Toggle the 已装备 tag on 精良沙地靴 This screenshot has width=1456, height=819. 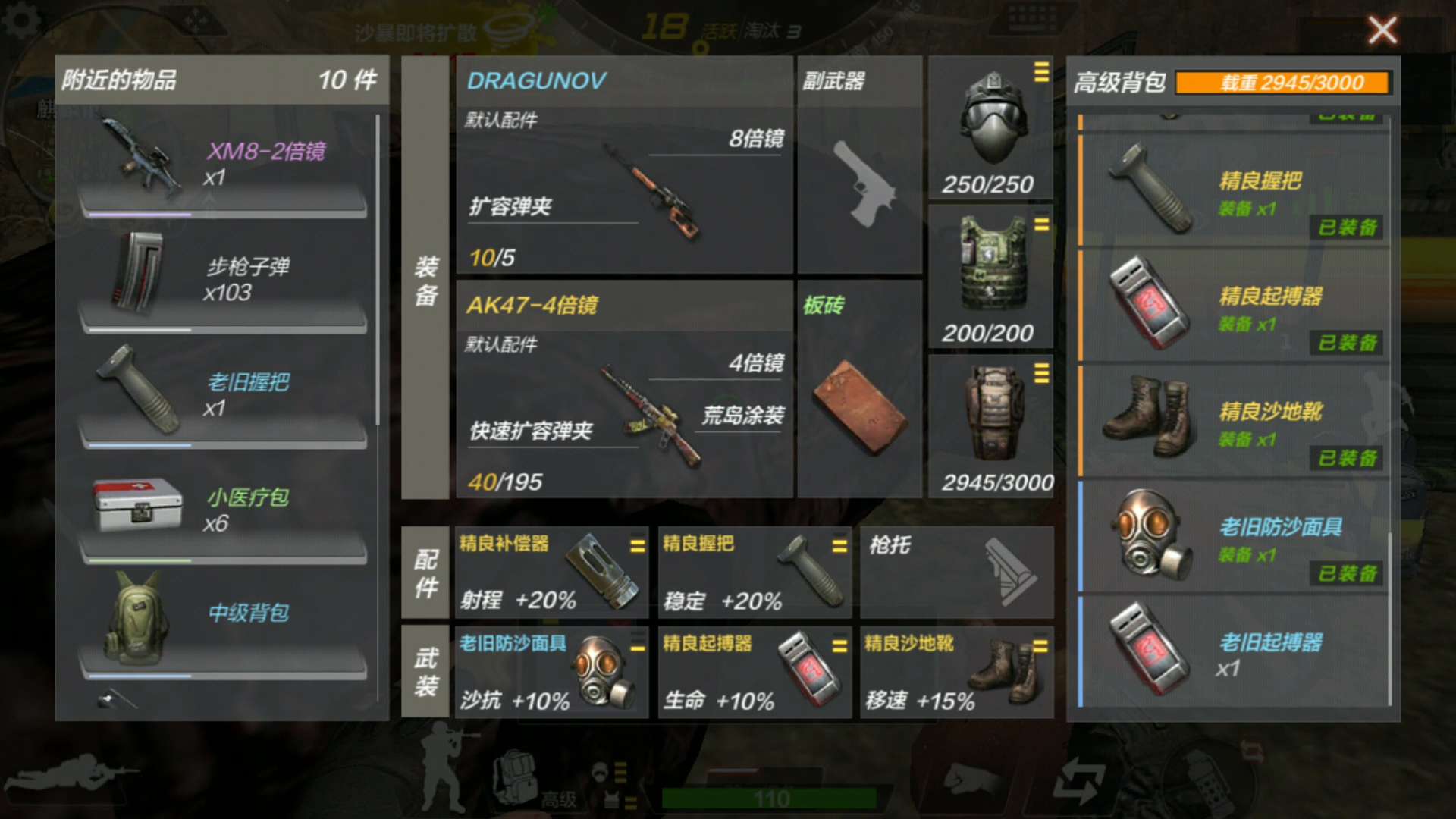1346,460
